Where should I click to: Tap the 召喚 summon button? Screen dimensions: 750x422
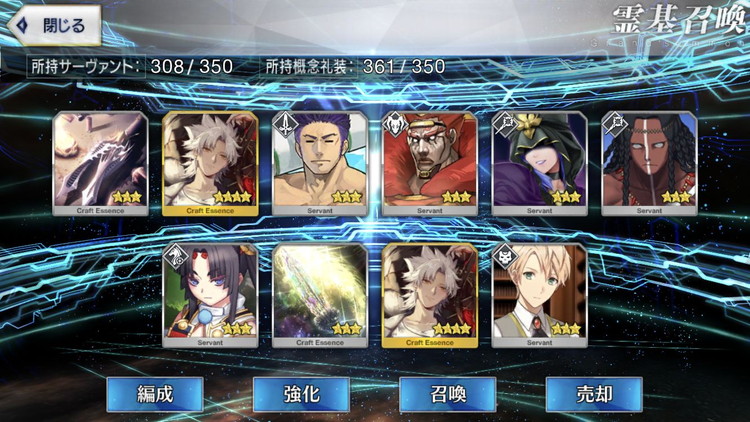coord(447,394)
